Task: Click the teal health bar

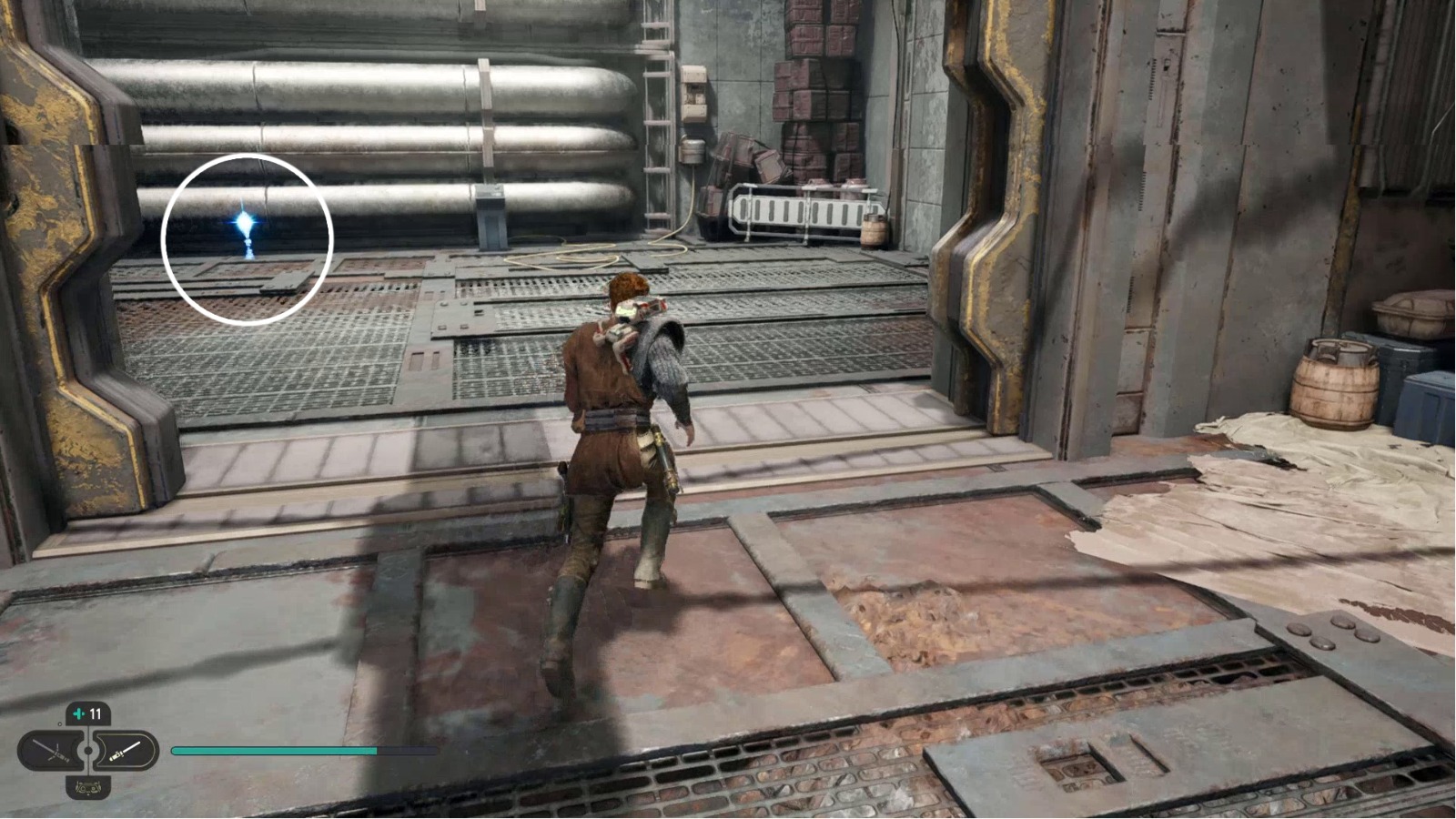Action: pos(273,751)
